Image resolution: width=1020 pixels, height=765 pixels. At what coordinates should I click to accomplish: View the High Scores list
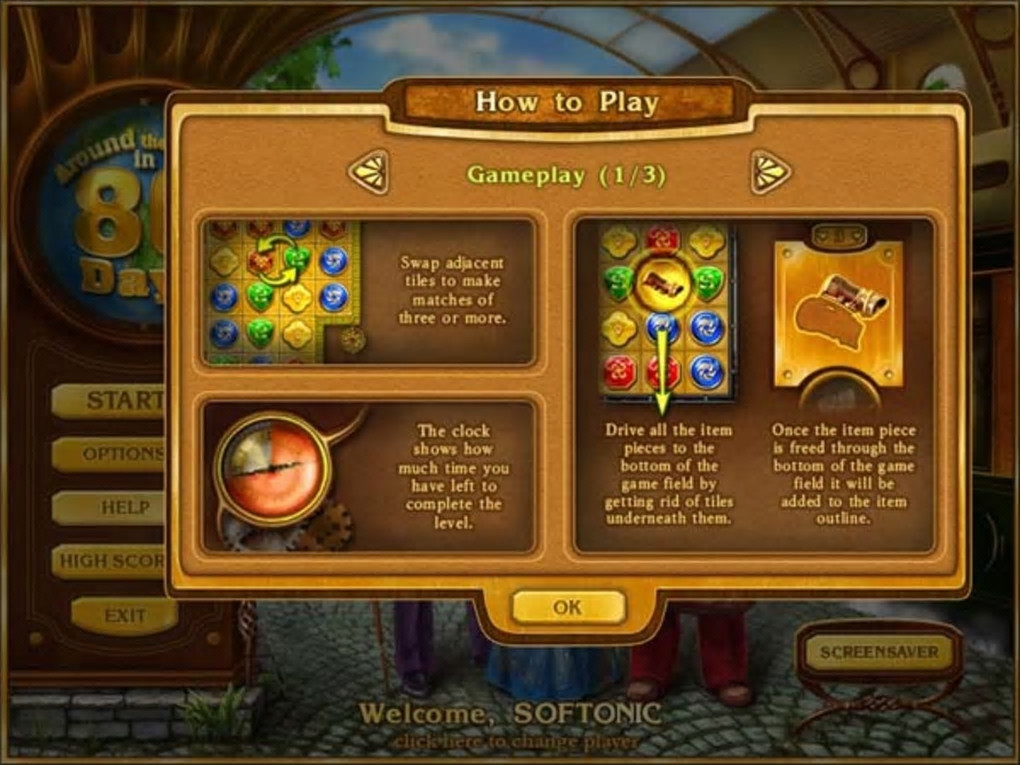(110, 561)
